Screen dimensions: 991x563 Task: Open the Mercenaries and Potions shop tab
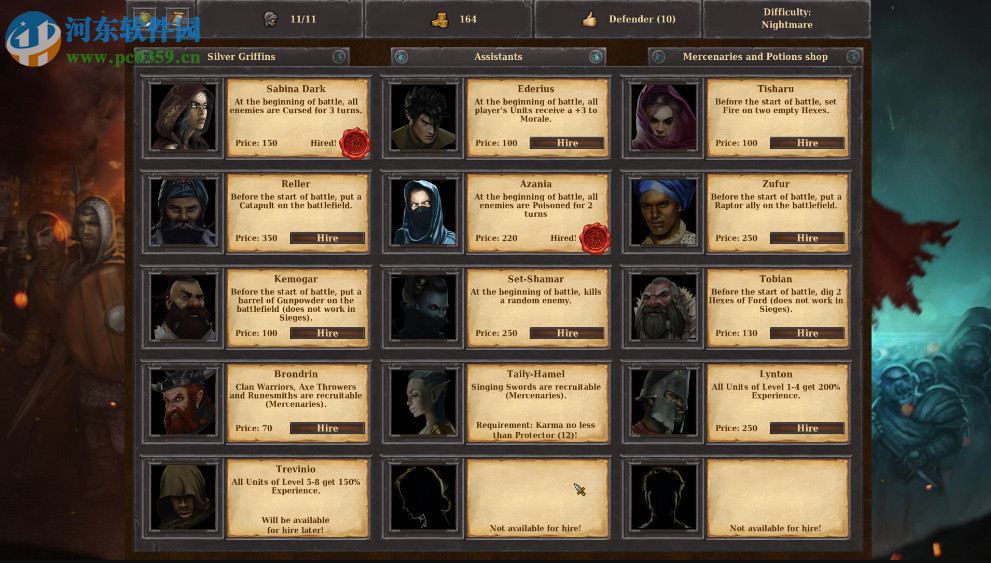click(755, 57)
